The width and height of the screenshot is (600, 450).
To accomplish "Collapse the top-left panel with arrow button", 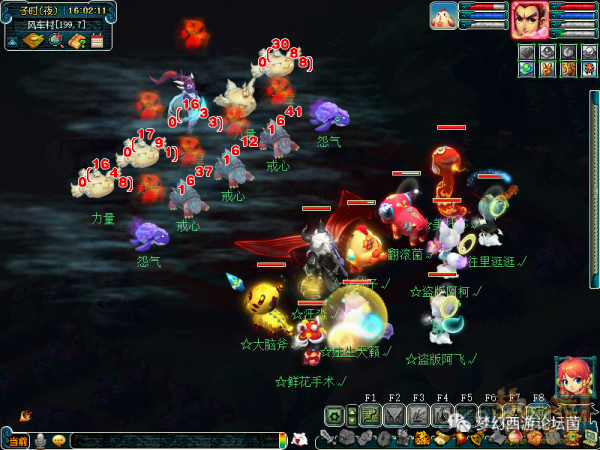I will click(x=11, y=41).
